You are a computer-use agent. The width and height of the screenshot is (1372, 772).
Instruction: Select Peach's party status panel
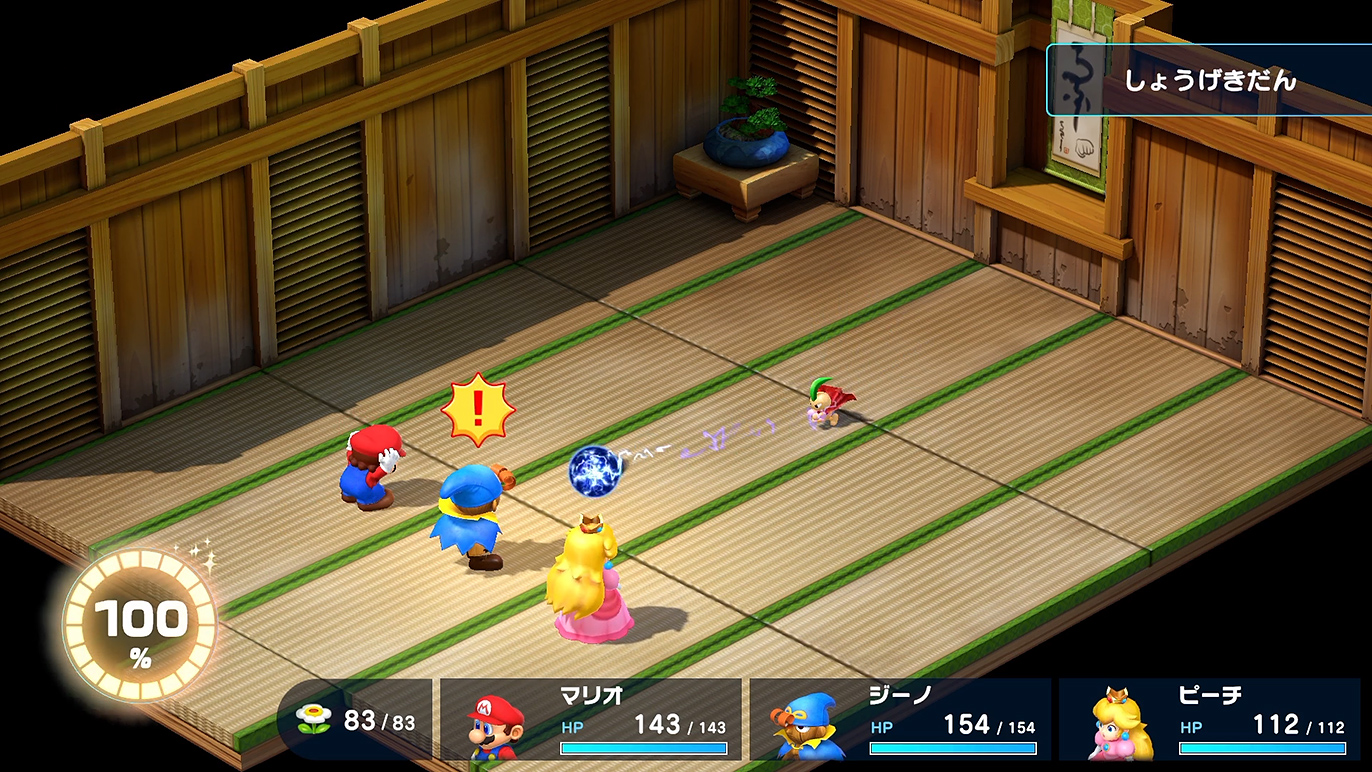(x=1210, y=719)
